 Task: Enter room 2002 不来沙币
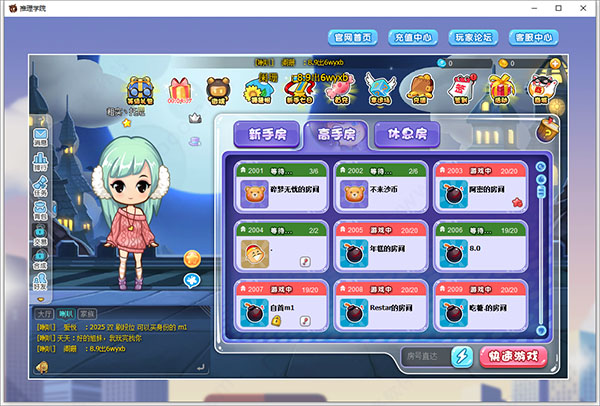tap(377, 187)
